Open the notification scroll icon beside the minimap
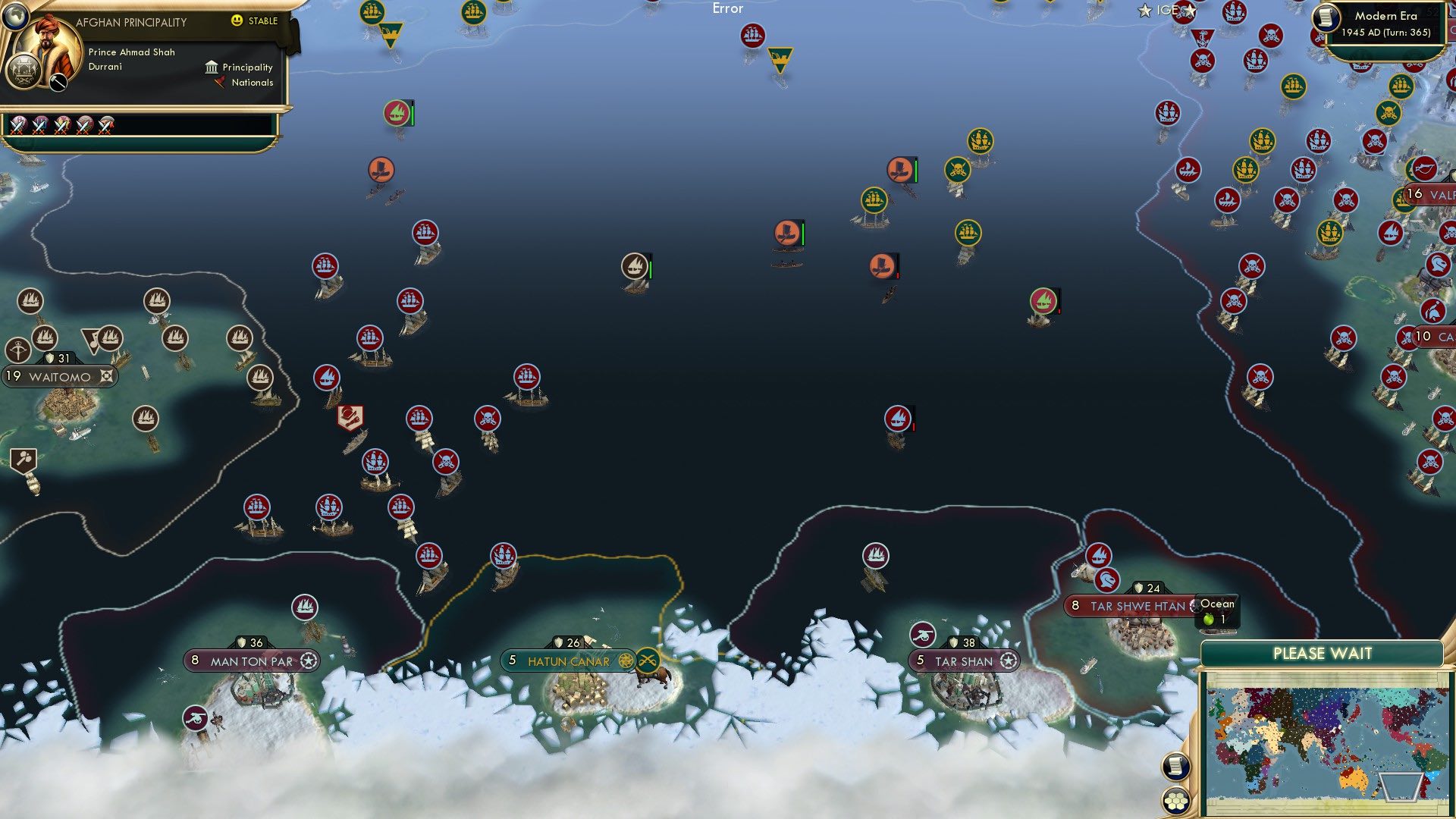This screenshot has width=1456, height=819. click(x=1175, y=766)
